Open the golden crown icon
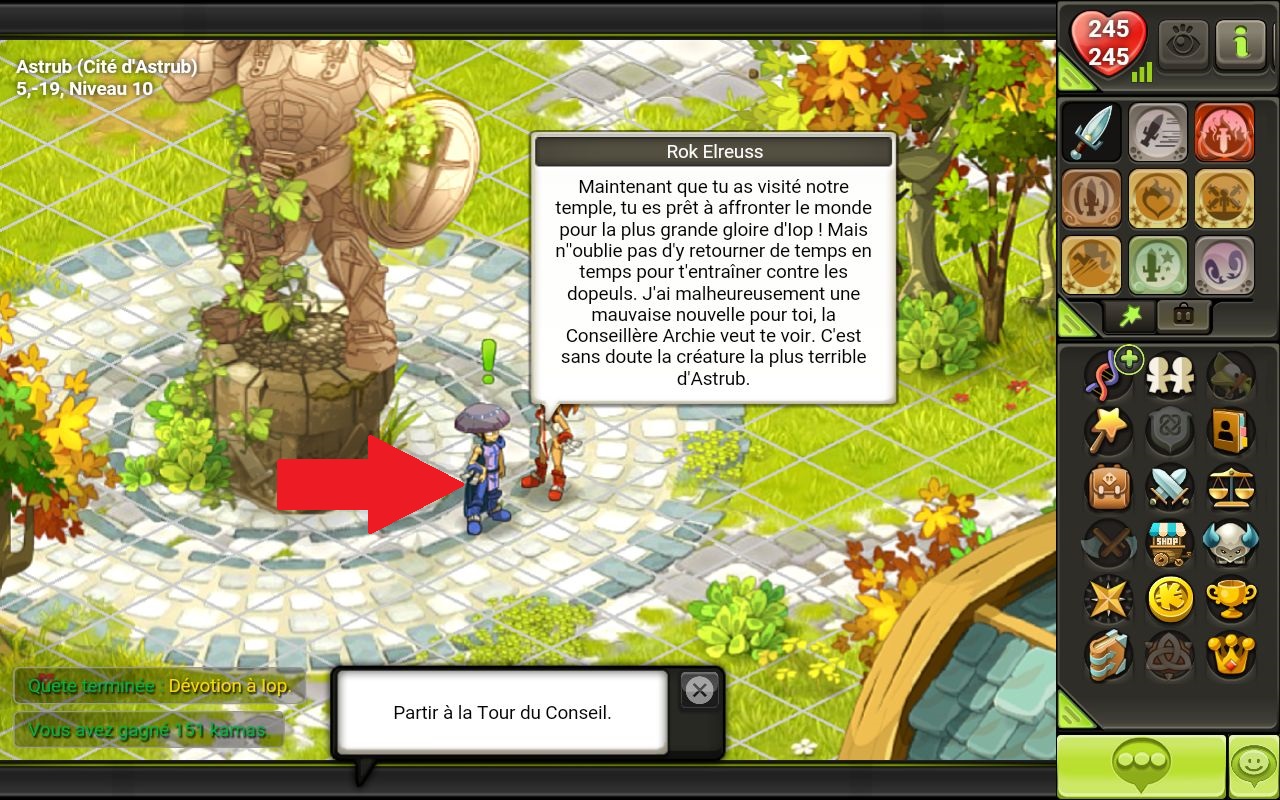Image resolution: width=1280 pixels, height=800 pixels. 1230,655
